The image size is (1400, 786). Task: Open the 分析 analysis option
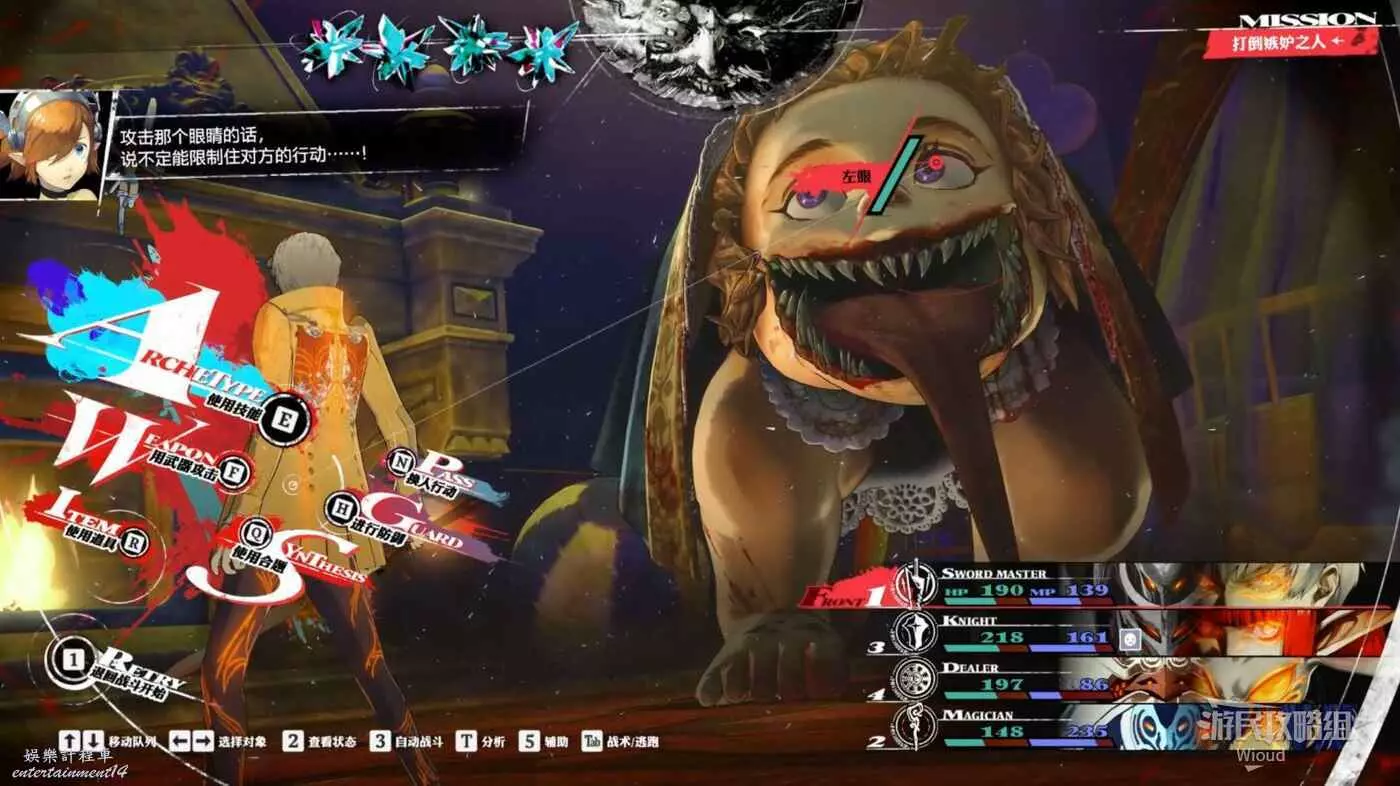click(x=480, y=742)
